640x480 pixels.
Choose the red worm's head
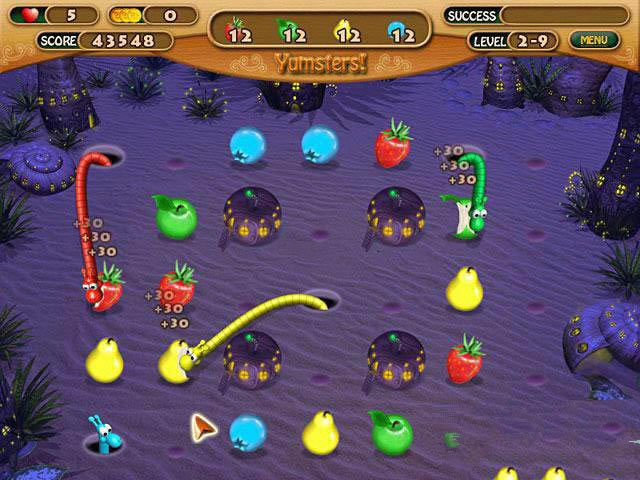coord(92,292)
